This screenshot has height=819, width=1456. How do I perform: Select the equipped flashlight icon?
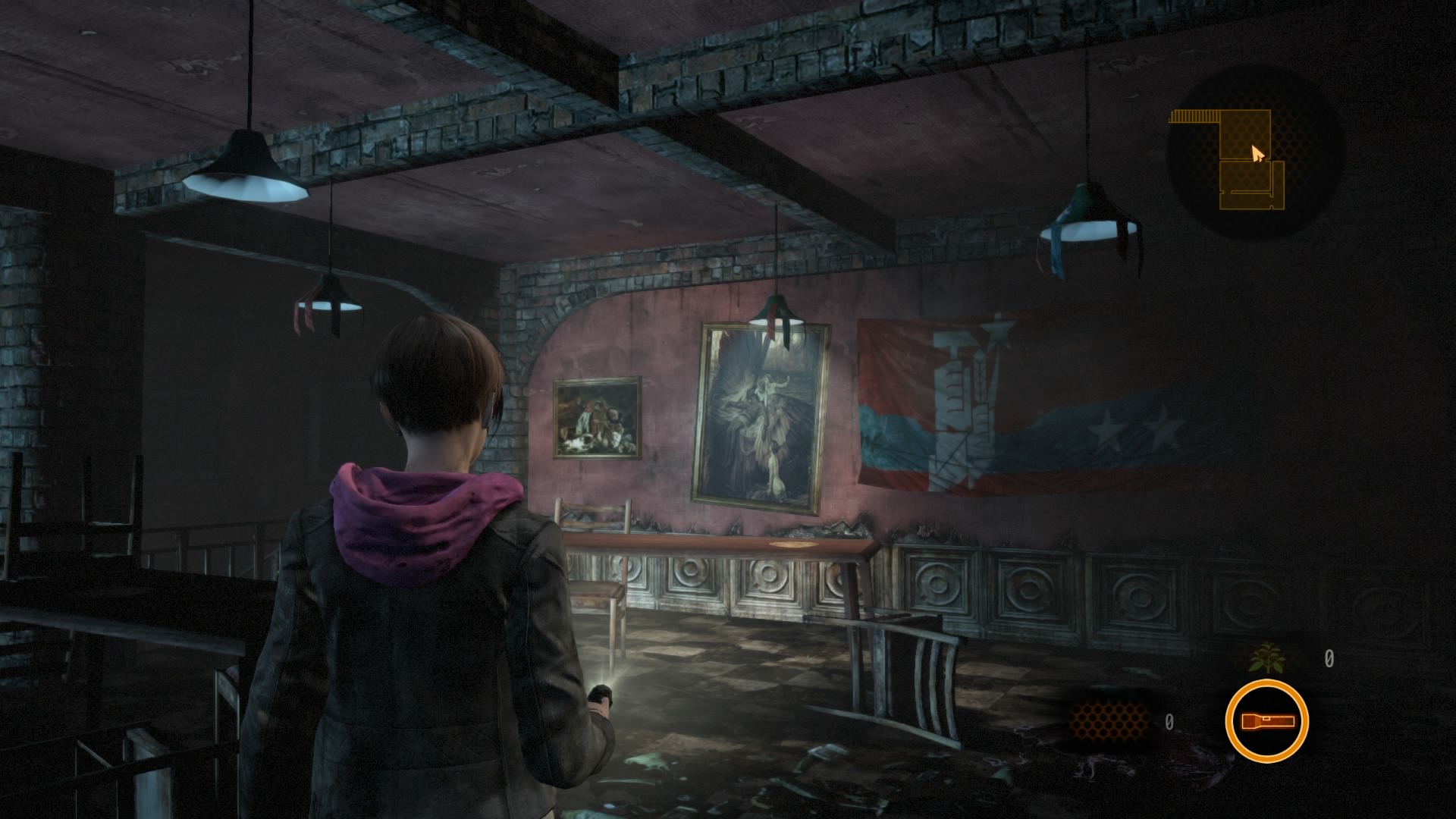click(1266, 721)
